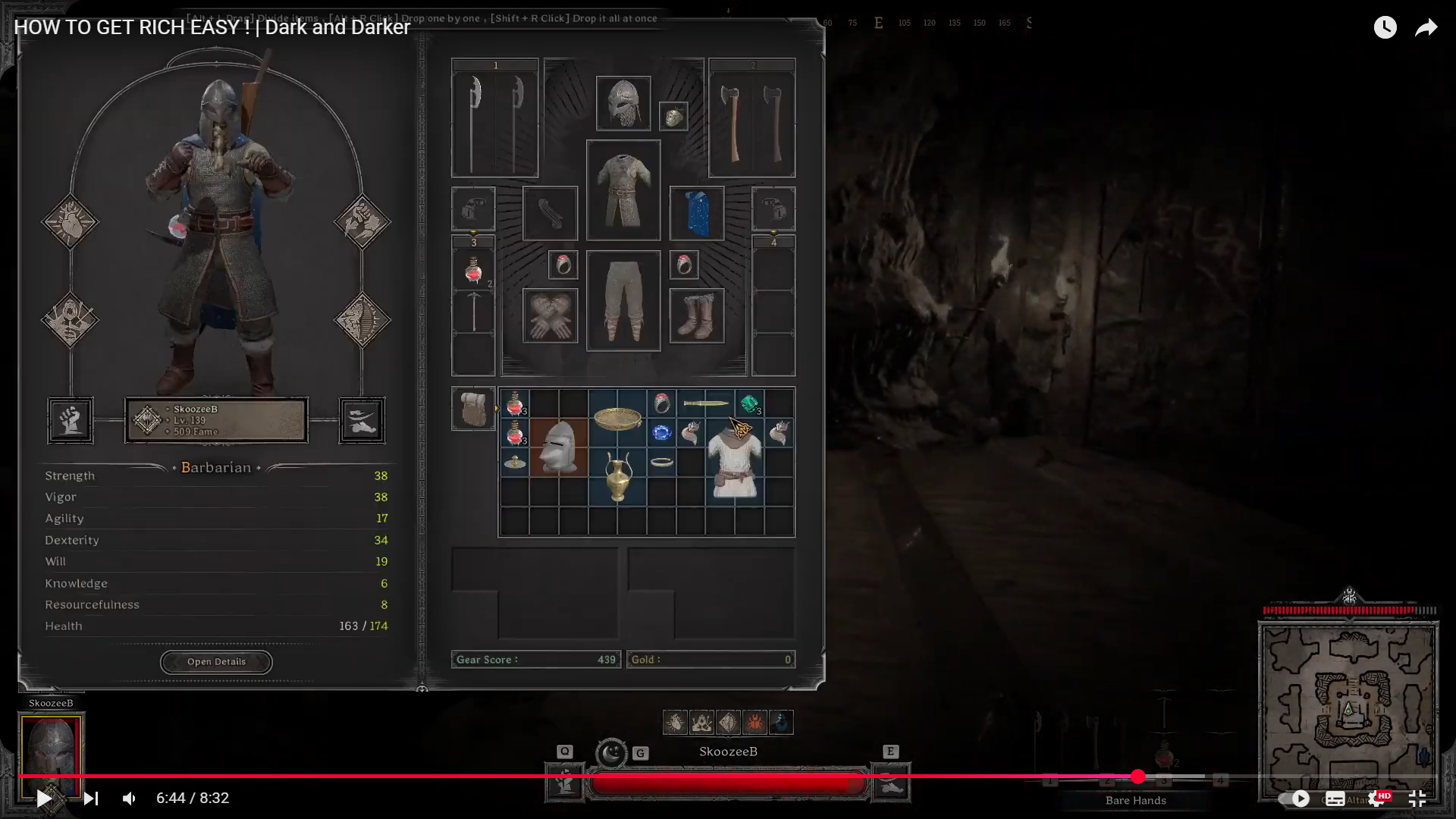Screen dimensions: 1456x819
Task: Click the crescent moon rest icon near the G hotkey
Action: [x=611, y=753]
